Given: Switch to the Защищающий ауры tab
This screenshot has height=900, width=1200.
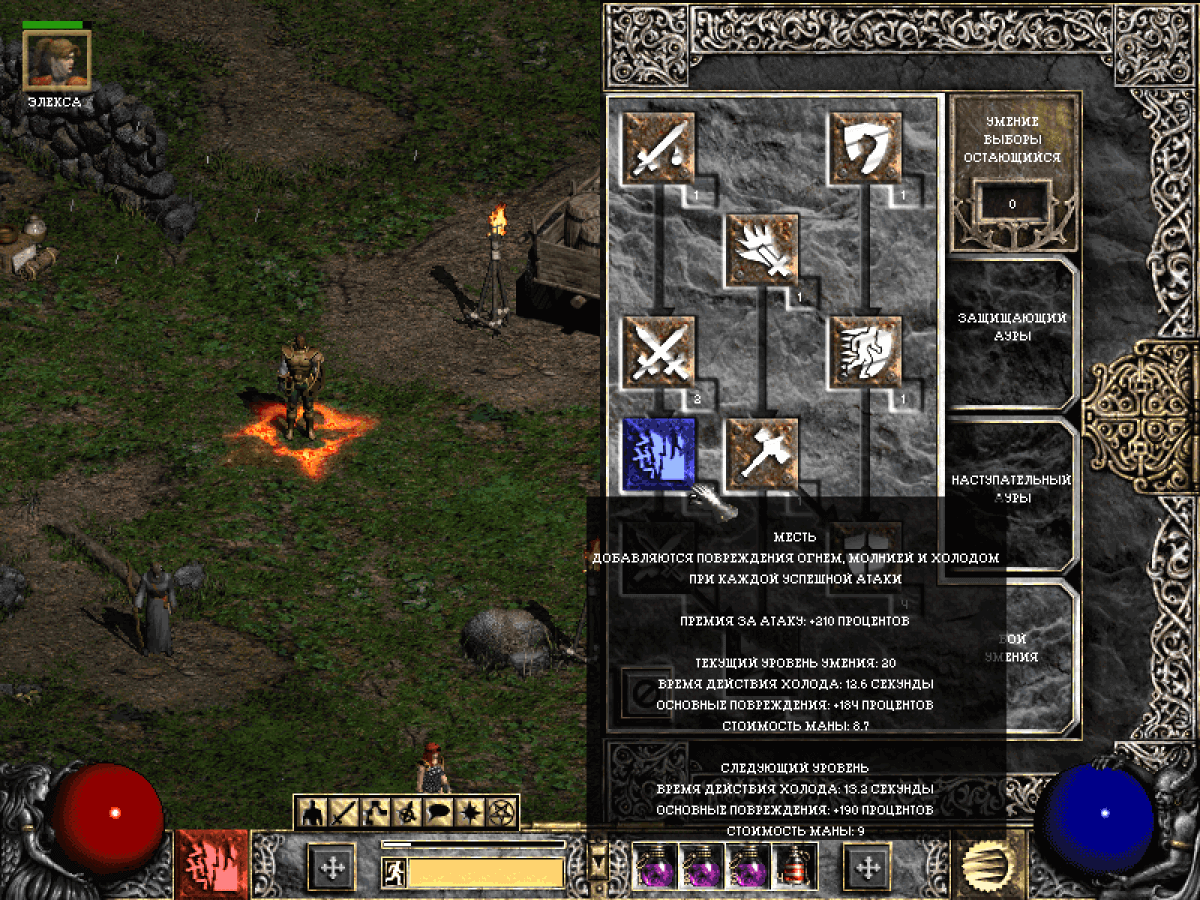Looking at the screenshot, I should [1012, 327].
